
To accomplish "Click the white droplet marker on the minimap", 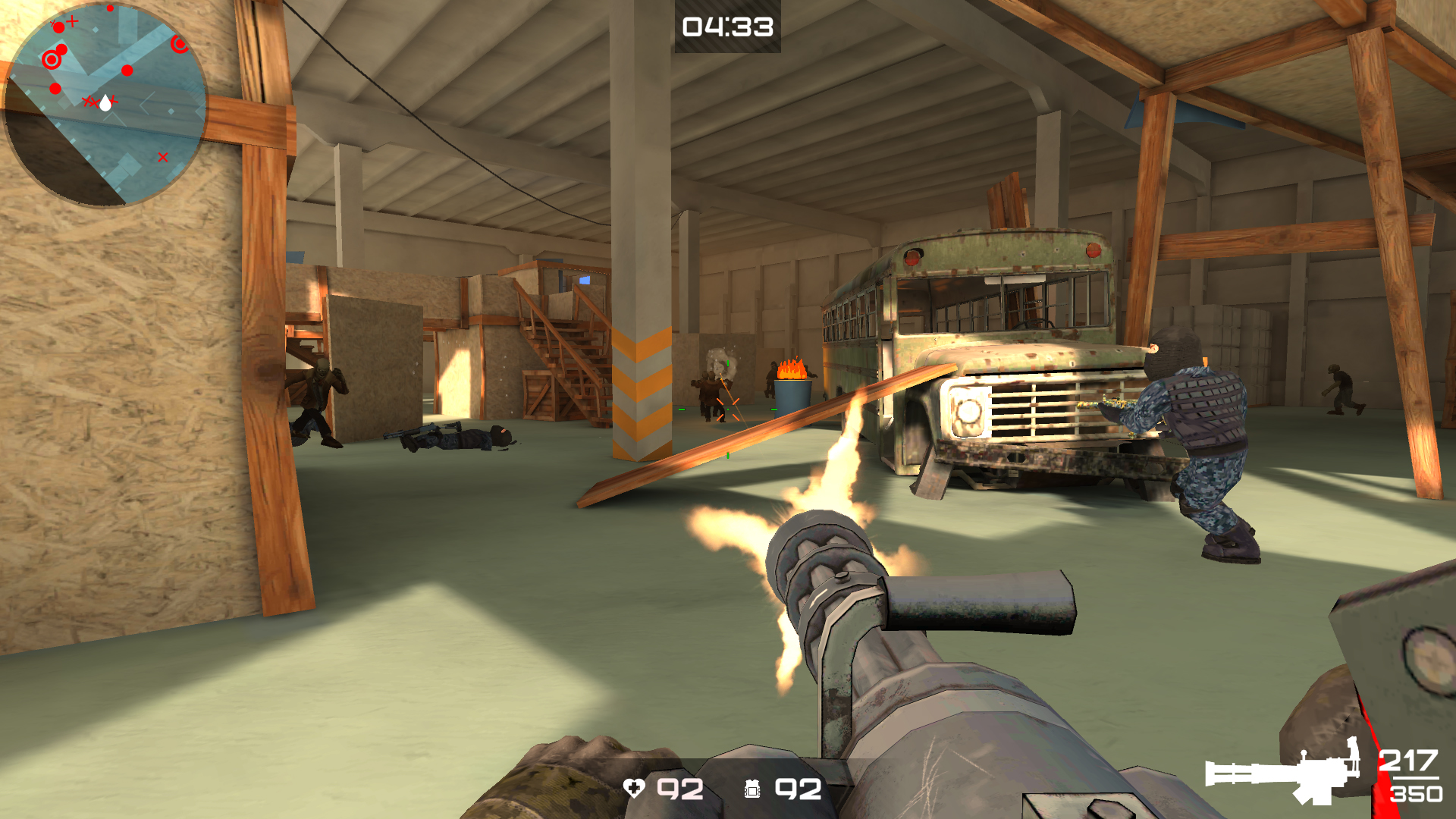I will (x=106, y=104).
